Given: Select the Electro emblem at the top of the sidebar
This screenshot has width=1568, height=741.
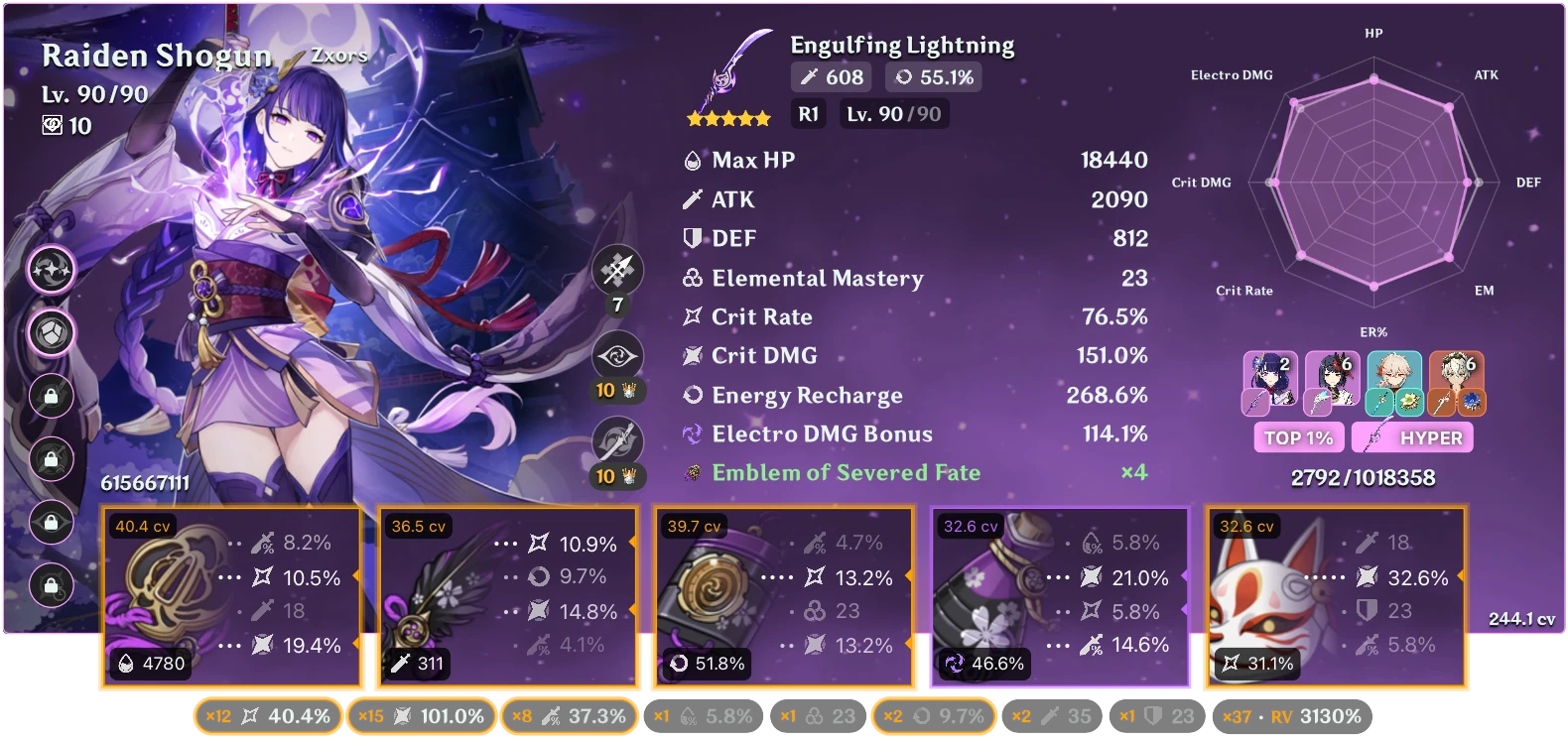Looking at the screenshot, I should (x=51, y=269).
